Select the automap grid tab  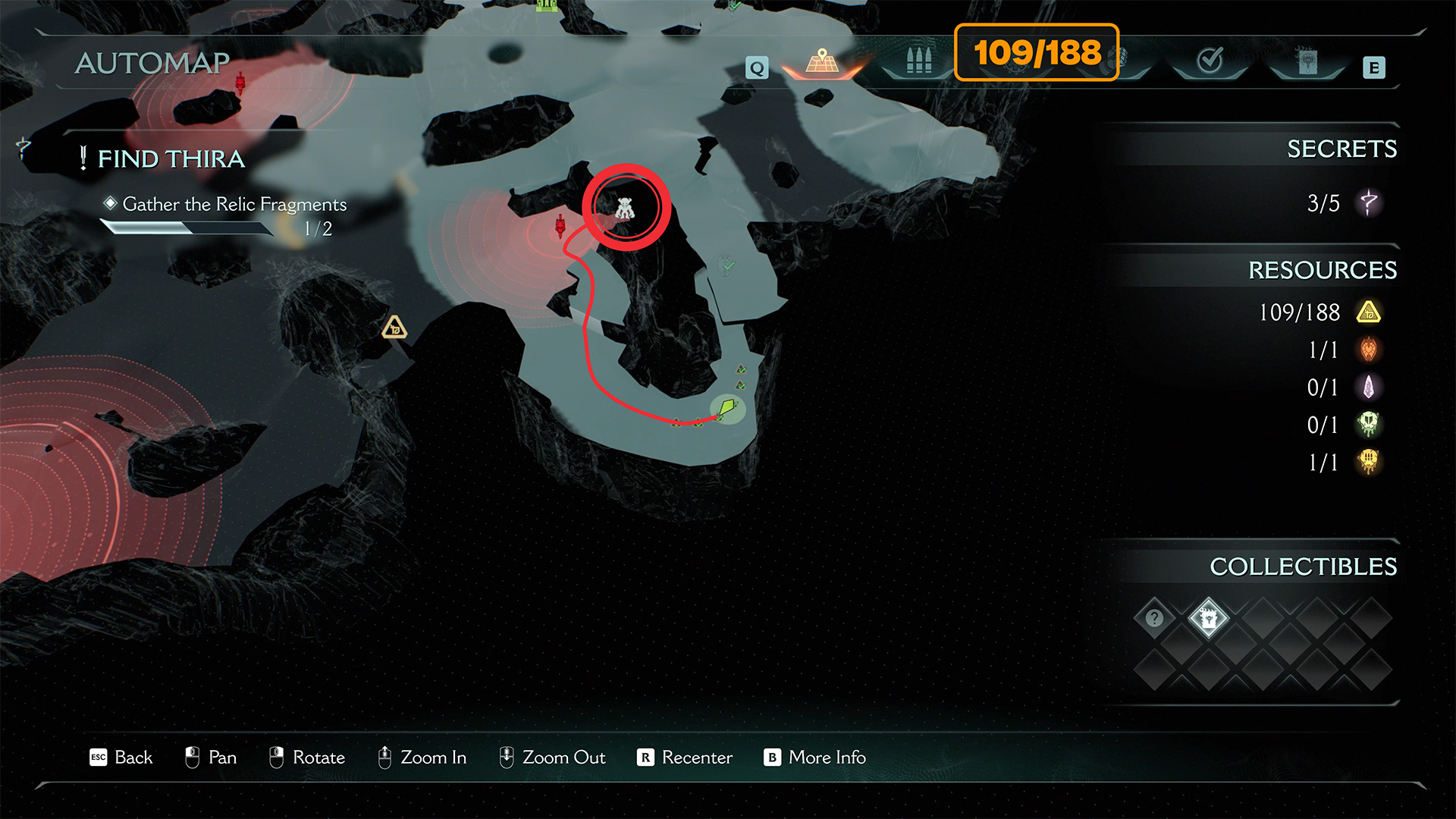(823, 62)
